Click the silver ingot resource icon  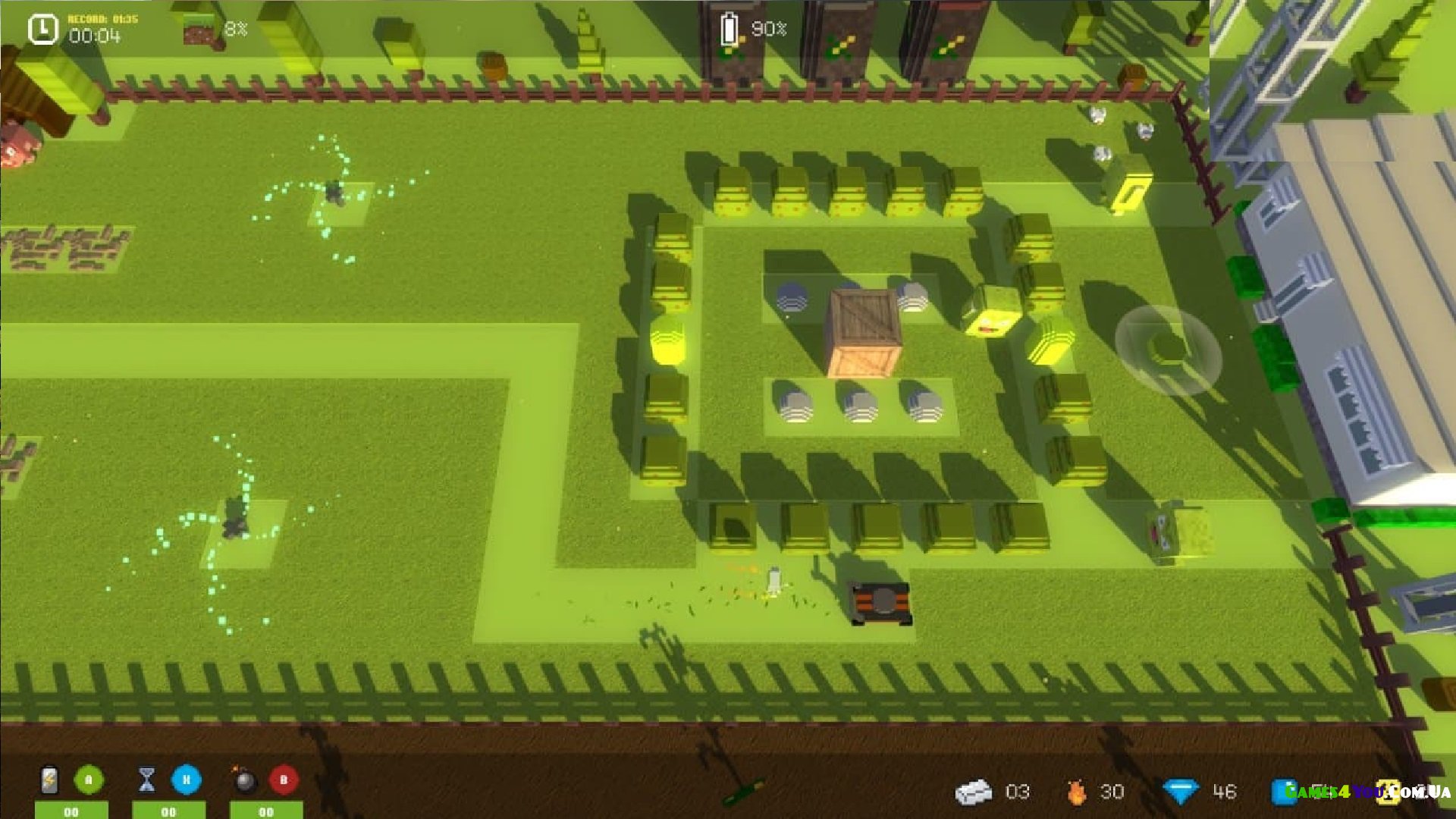coord(974,792)
